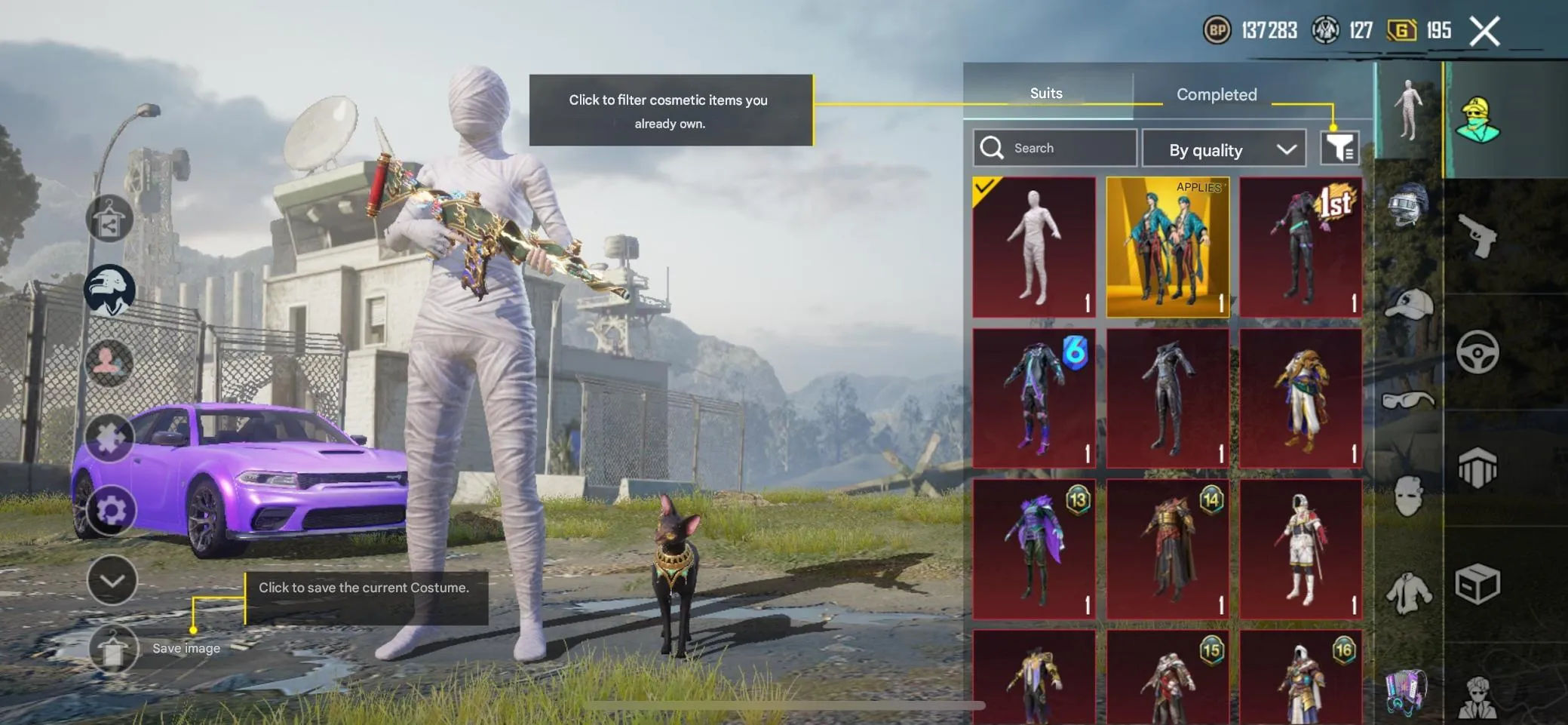
Task: Collapse the left sidebar with chevron arrow
Action: (x=112, y=582)
